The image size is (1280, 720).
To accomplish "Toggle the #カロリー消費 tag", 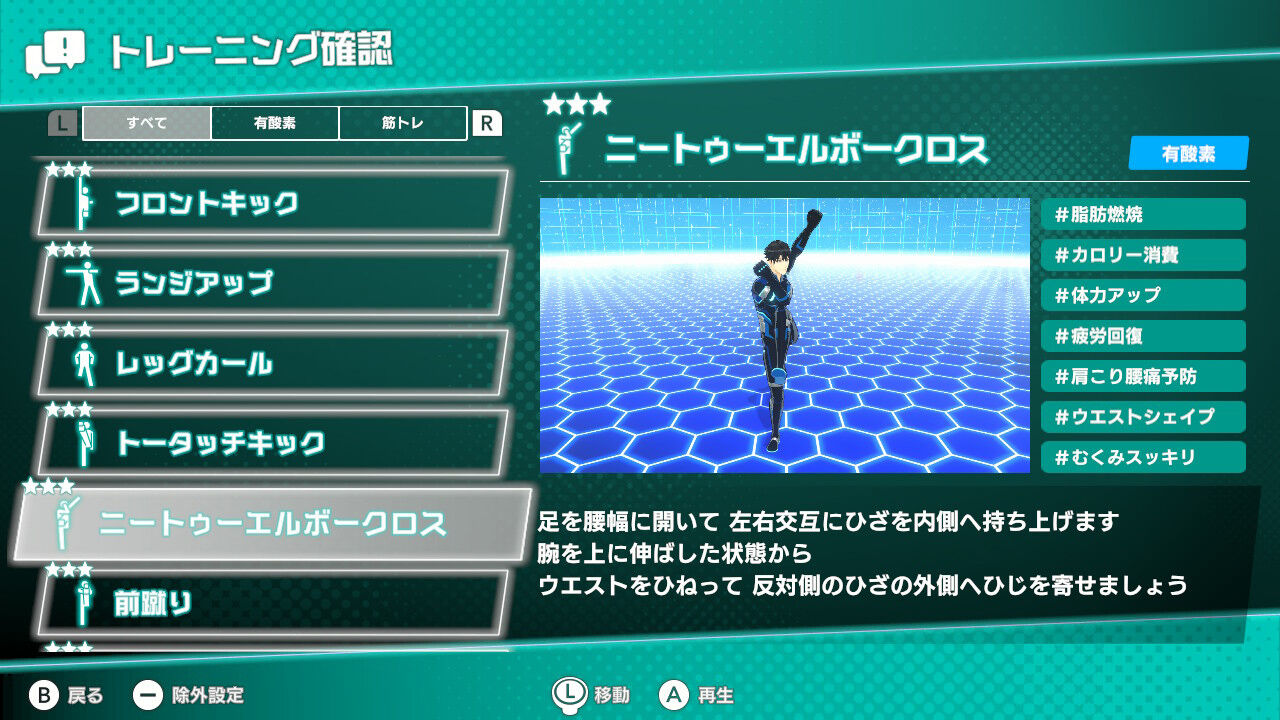I will tap(1142, 255).
